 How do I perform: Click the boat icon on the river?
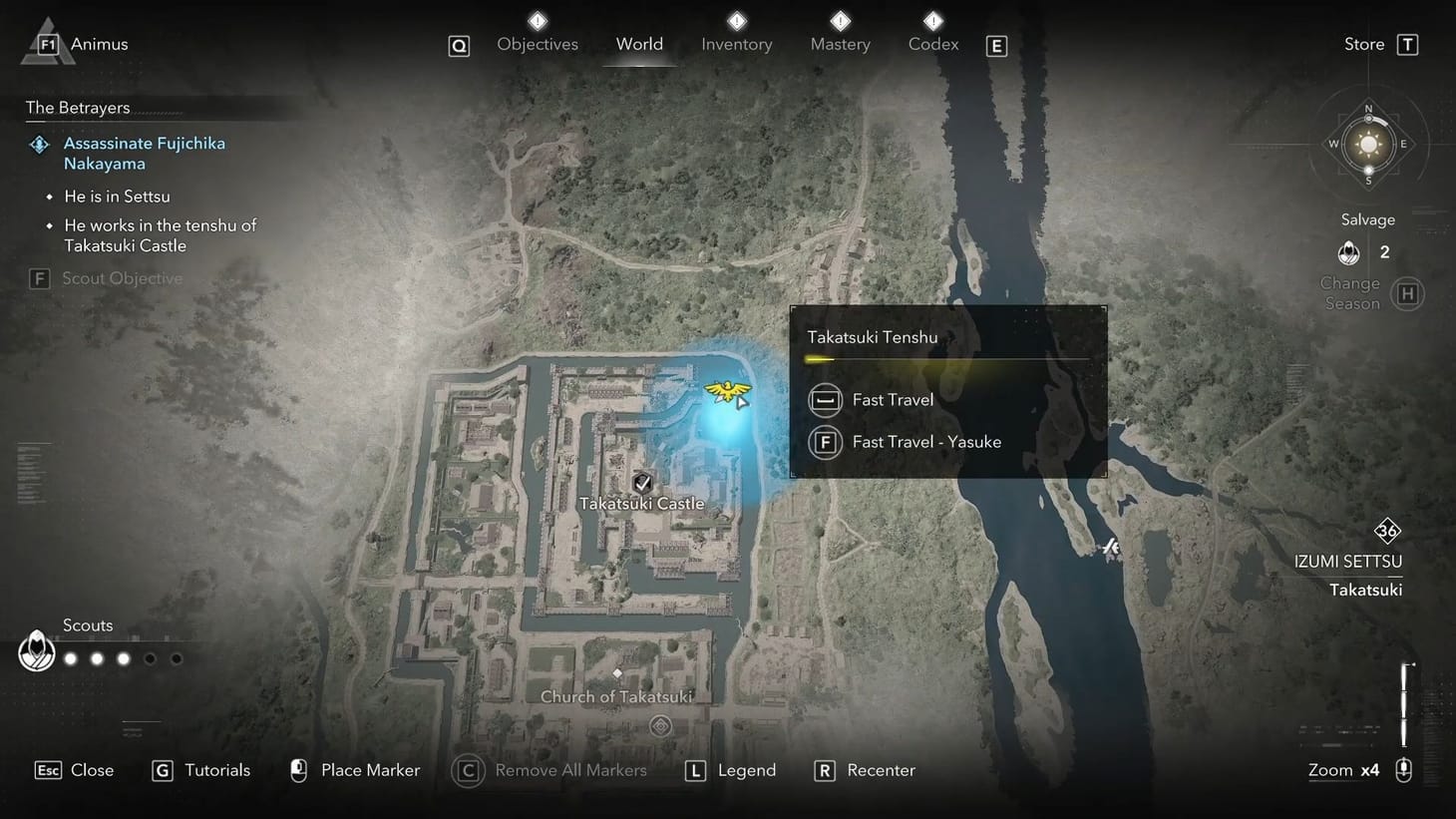[1110, 547]
